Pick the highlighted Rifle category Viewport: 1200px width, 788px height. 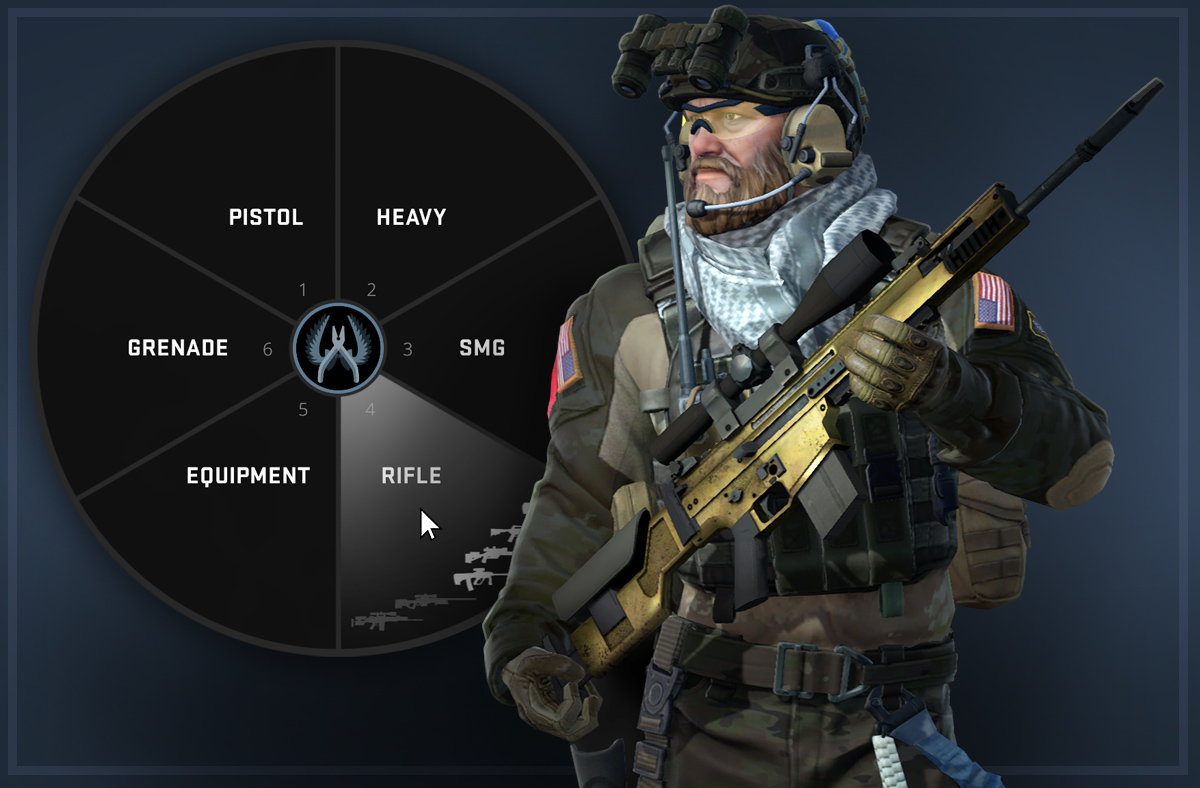pyautogui.click(x=411, y=476)
